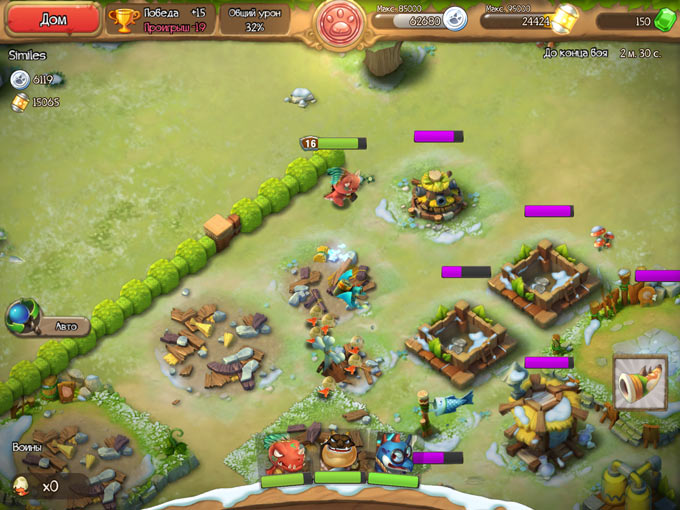The width and height of the screenshot is (680, 510).
Task: Click the red Дом button
Action: click(x=52, y=19)
